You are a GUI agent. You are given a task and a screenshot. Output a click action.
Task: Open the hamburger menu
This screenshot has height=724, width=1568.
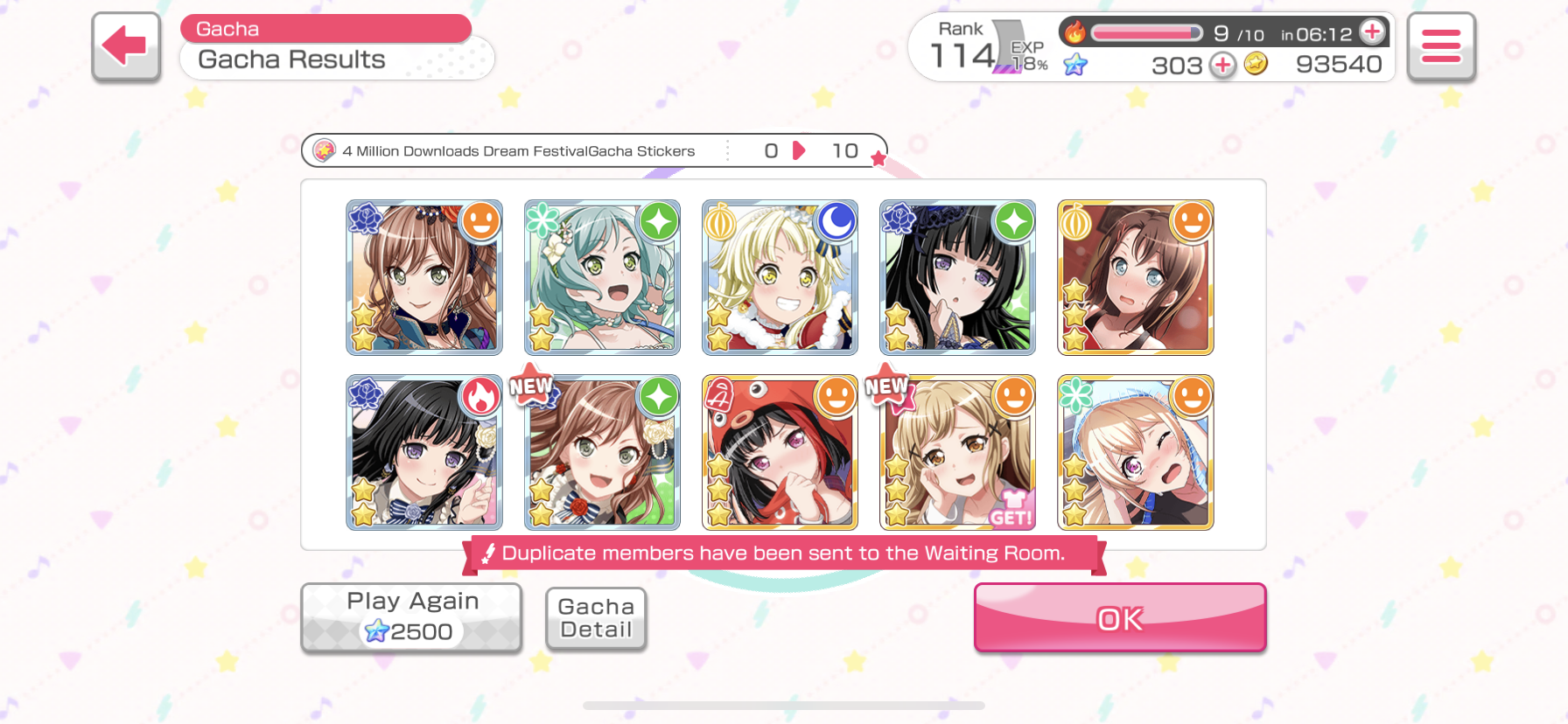[1441, 46]
